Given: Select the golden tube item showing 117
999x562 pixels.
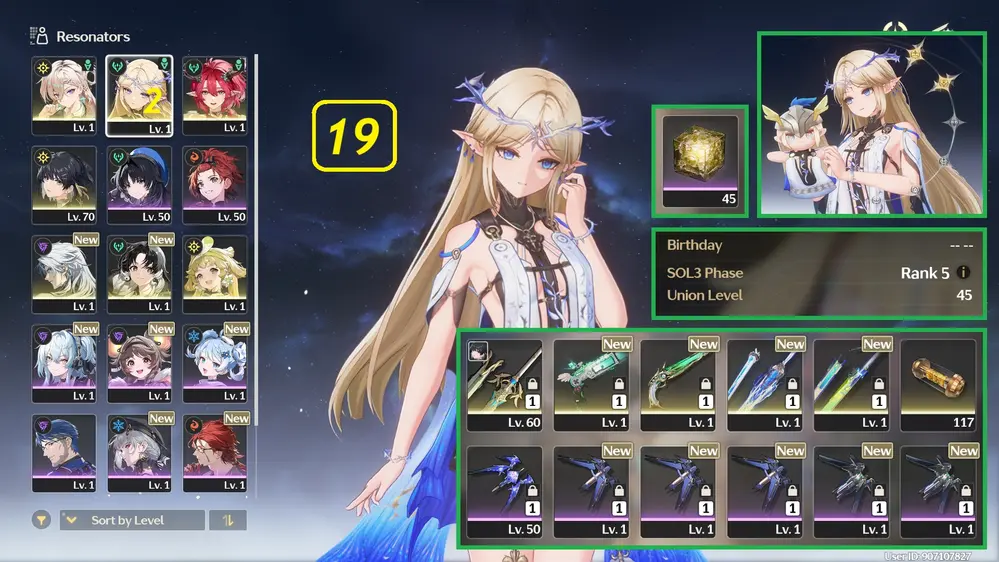Looking at the screenshot, I should point(938,385).
